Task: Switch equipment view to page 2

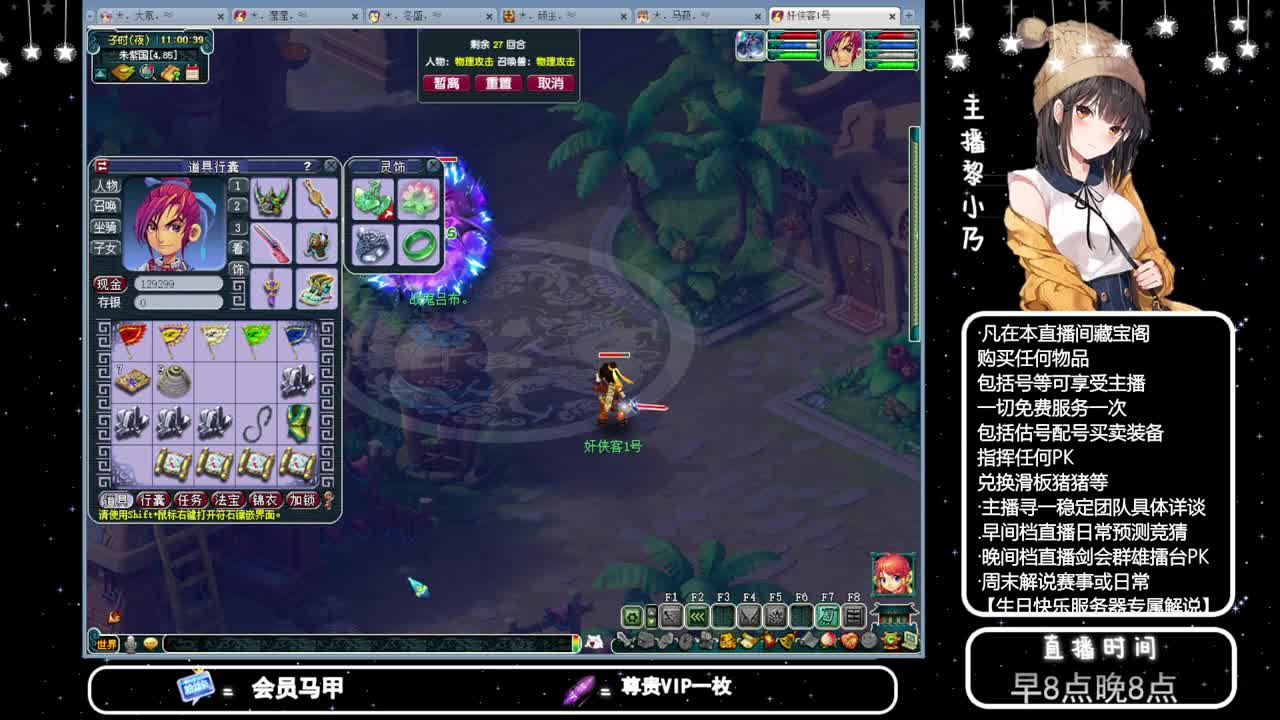Action: pyautogui.click(x=237, y=205)
